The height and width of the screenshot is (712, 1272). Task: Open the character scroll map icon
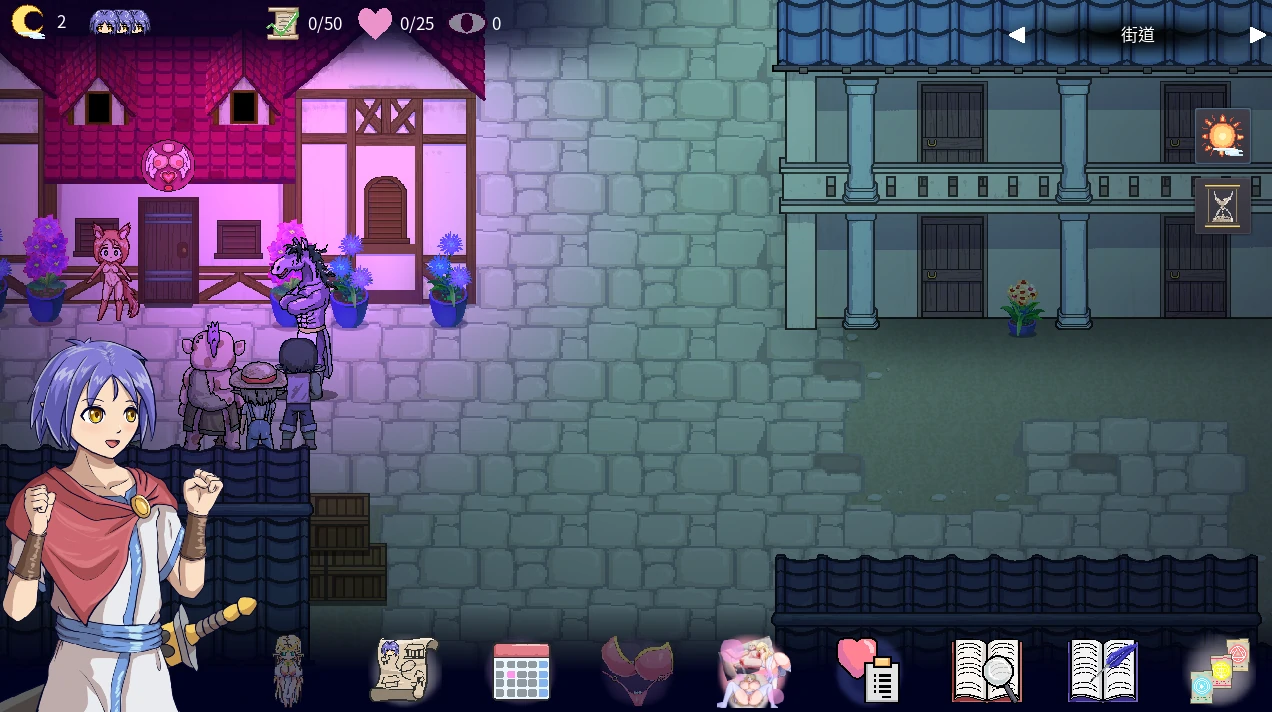tap(403, 669)
